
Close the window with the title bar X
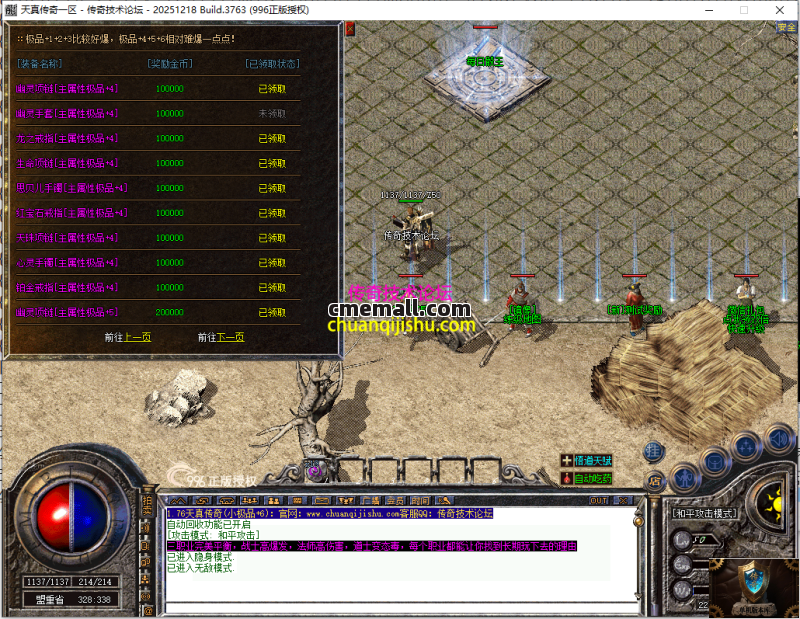point(776,10)
